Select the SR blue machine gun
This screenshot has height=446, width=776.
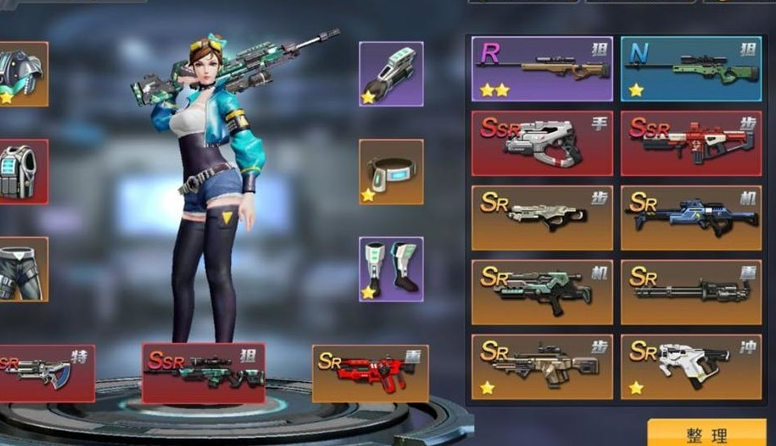(x=690, y=217)
